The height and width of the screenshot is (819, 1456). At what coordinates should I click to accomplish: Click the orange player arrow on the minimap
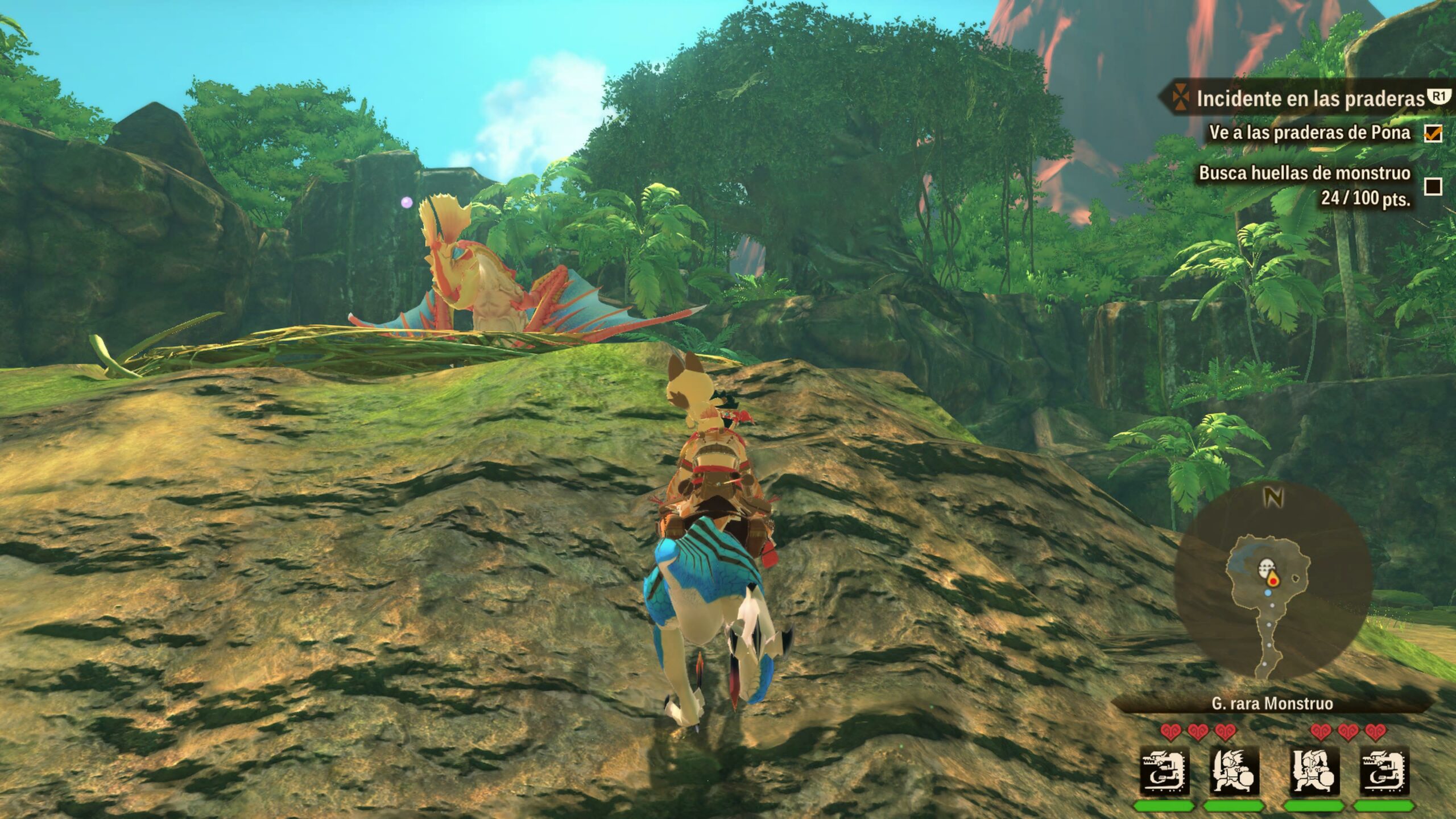[x=1273, y=580]
